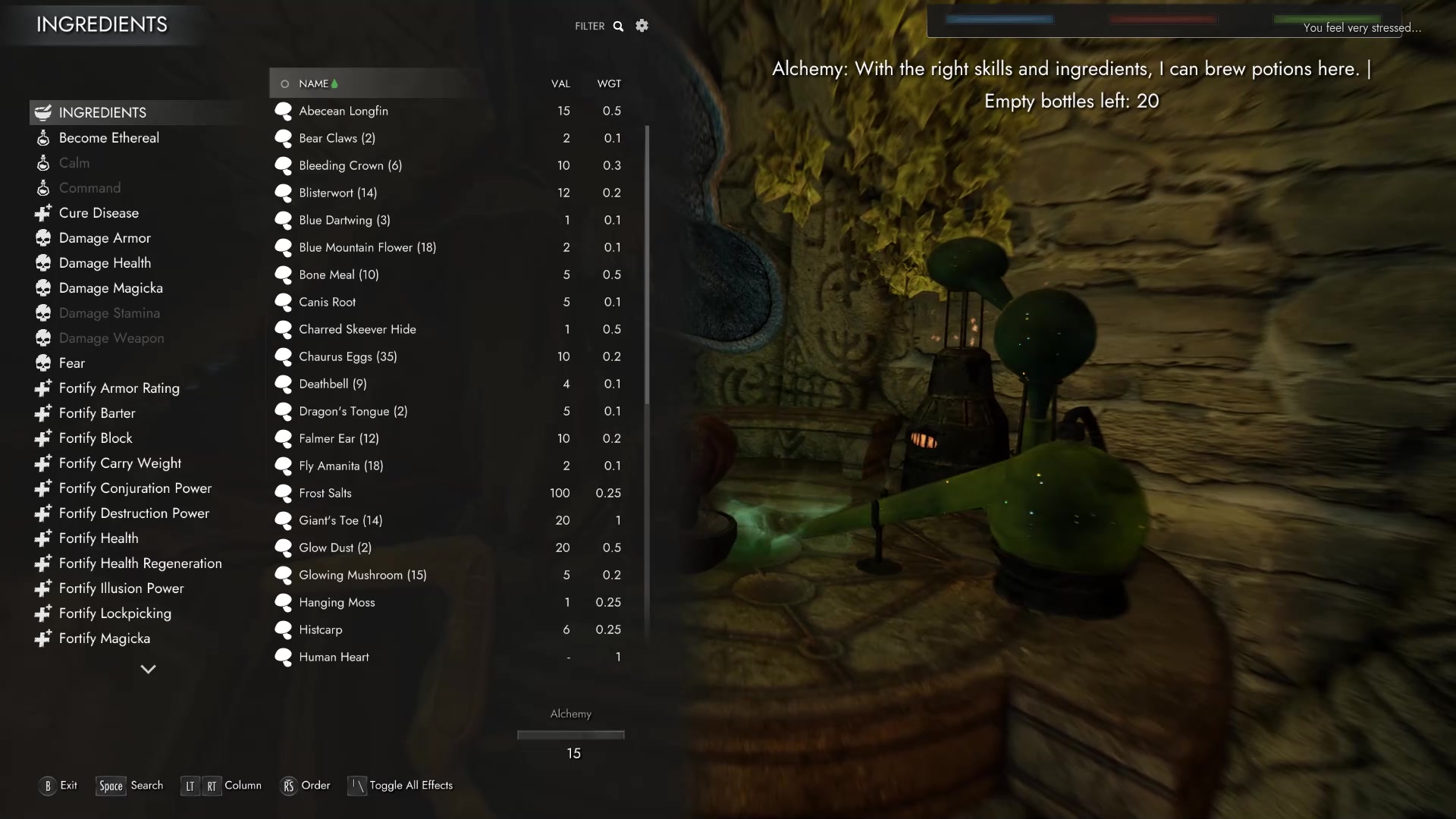Screen dimensions: 1456x819
Task: Open the search magnifier beside FILTER
Action: (619, 26)
